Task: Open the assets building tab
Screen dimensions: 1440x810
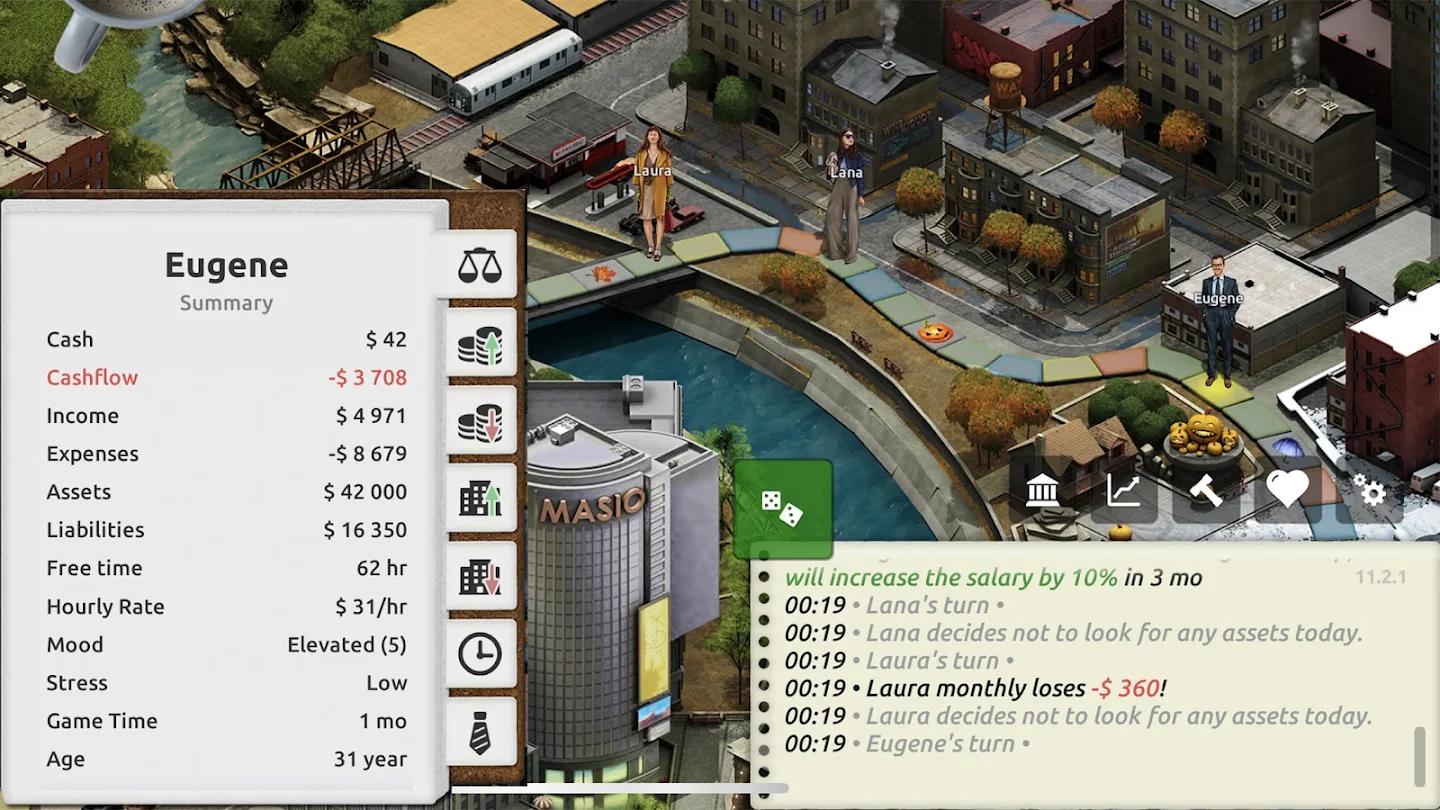Action: [x=480, y=498]
